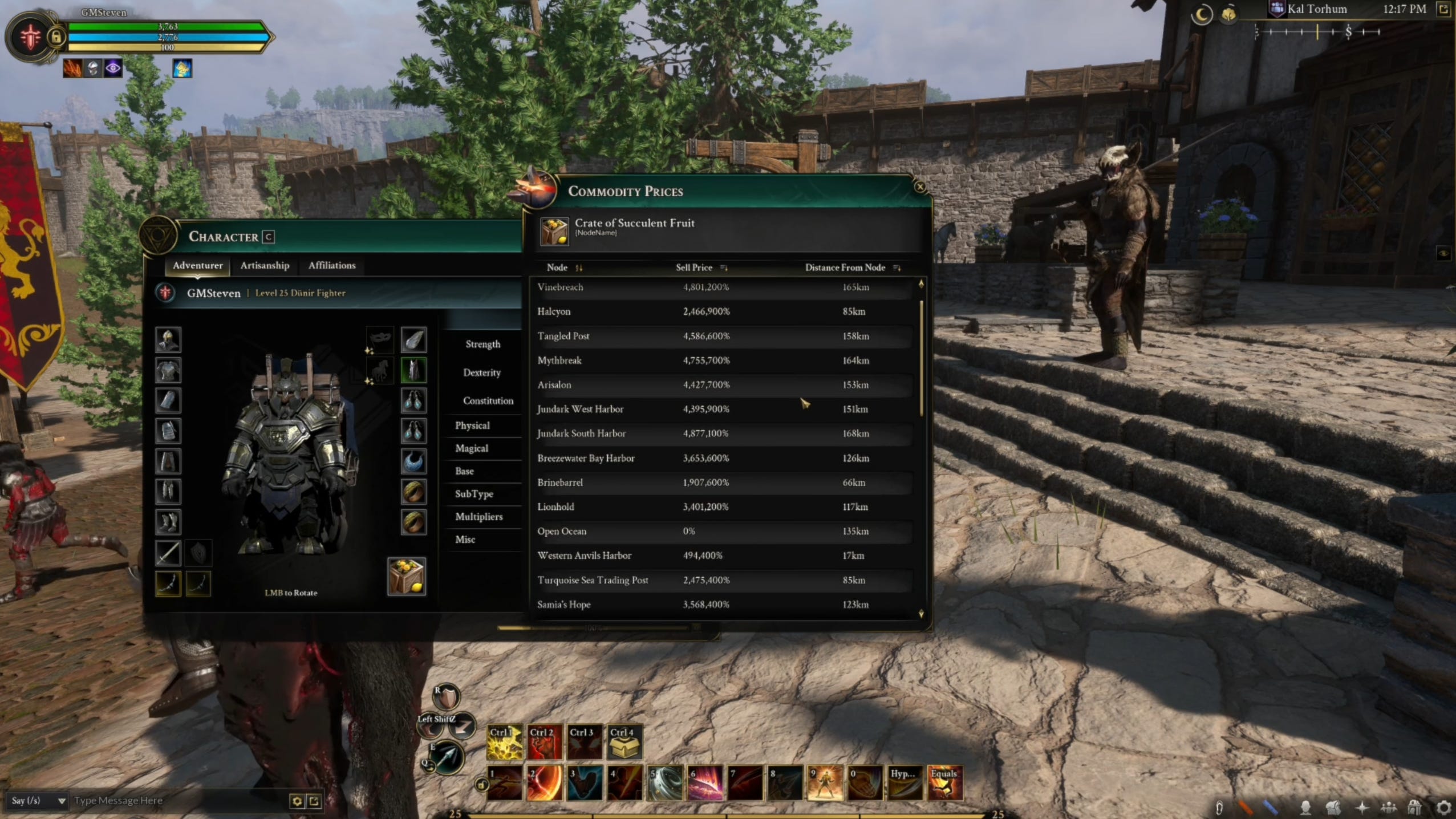
Task: Expand the Physical stats section
Action: pyautogui.click(x=473, y=425)
